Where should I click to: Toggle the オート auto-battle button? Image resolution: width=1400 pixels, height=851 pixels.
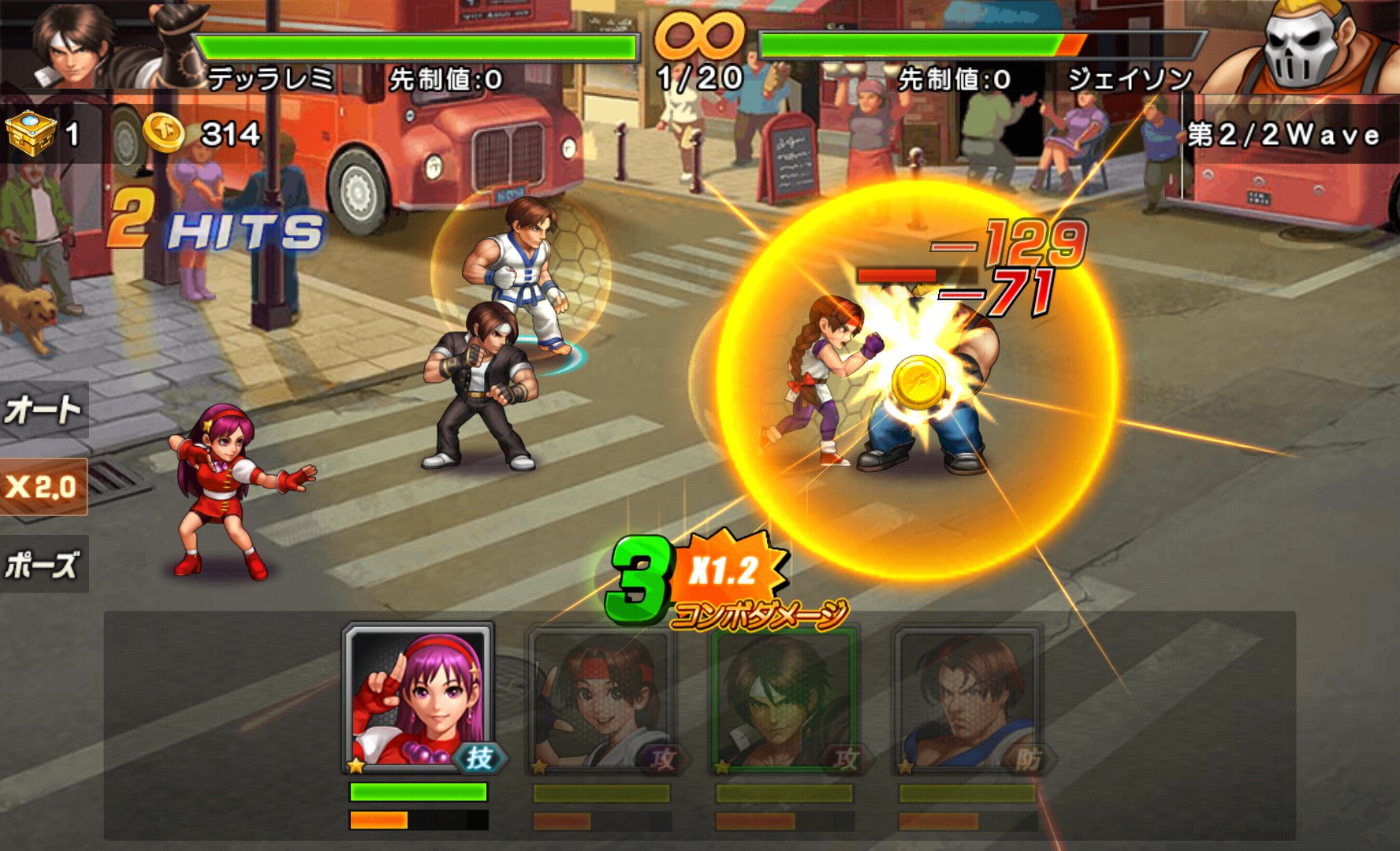(43, 410)
